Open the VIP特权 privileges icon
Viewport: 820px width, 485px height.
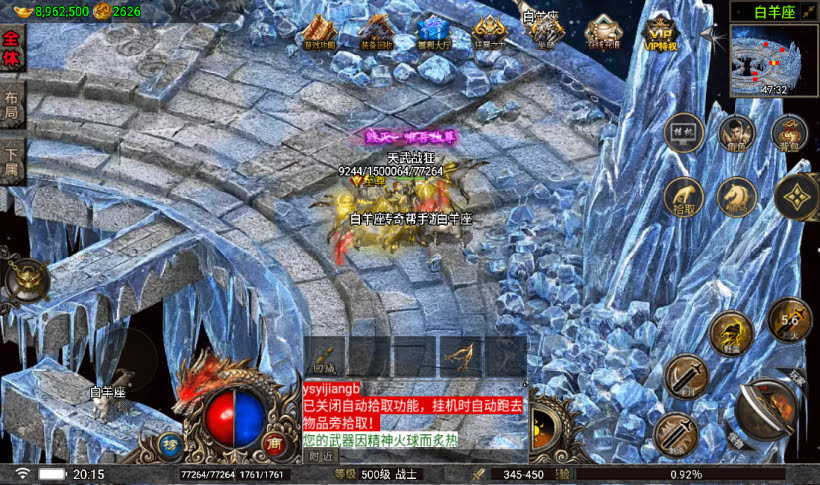[660, 33]
